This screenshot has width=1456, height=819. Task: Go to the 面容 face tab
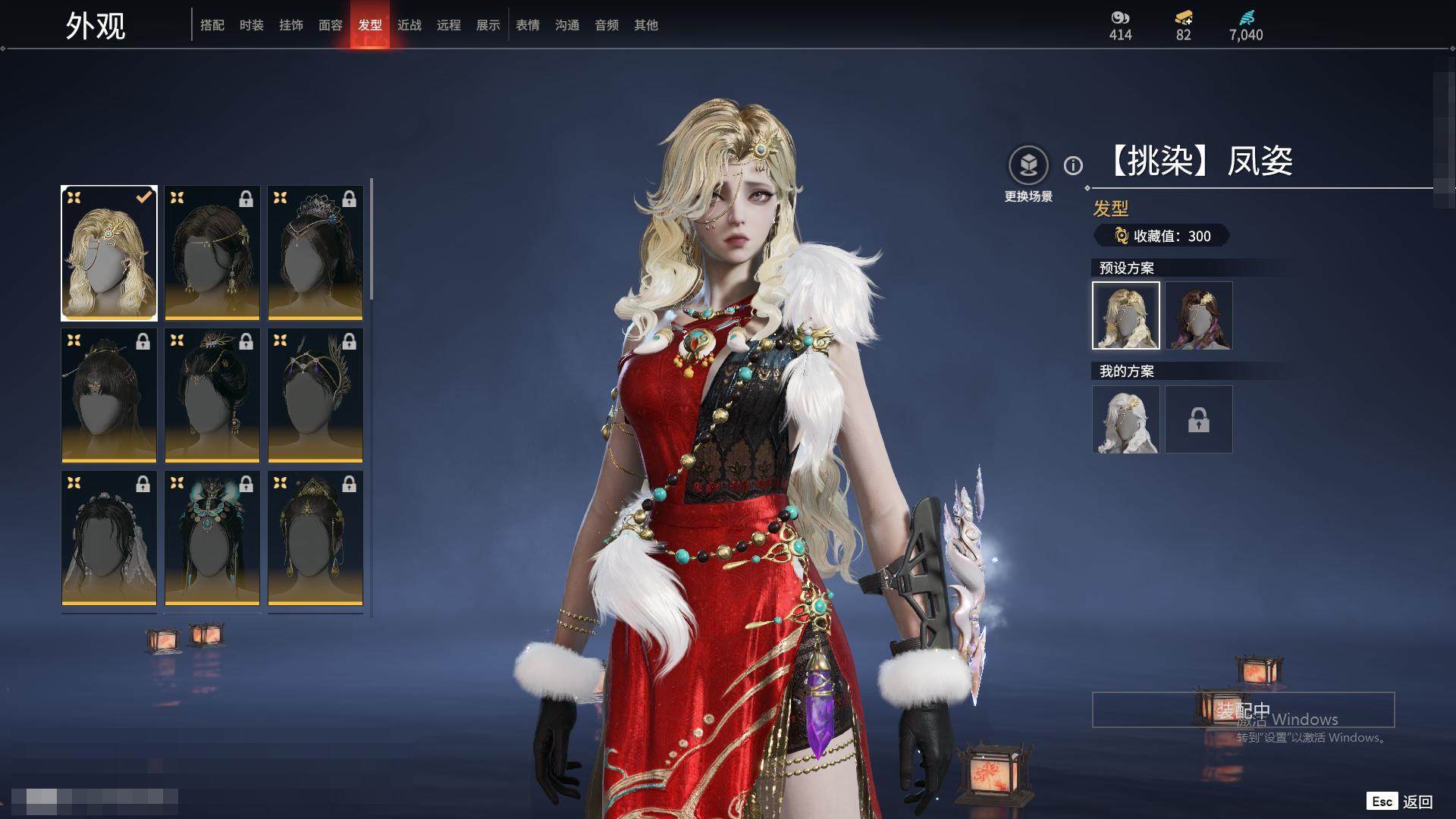coord(331,25)
